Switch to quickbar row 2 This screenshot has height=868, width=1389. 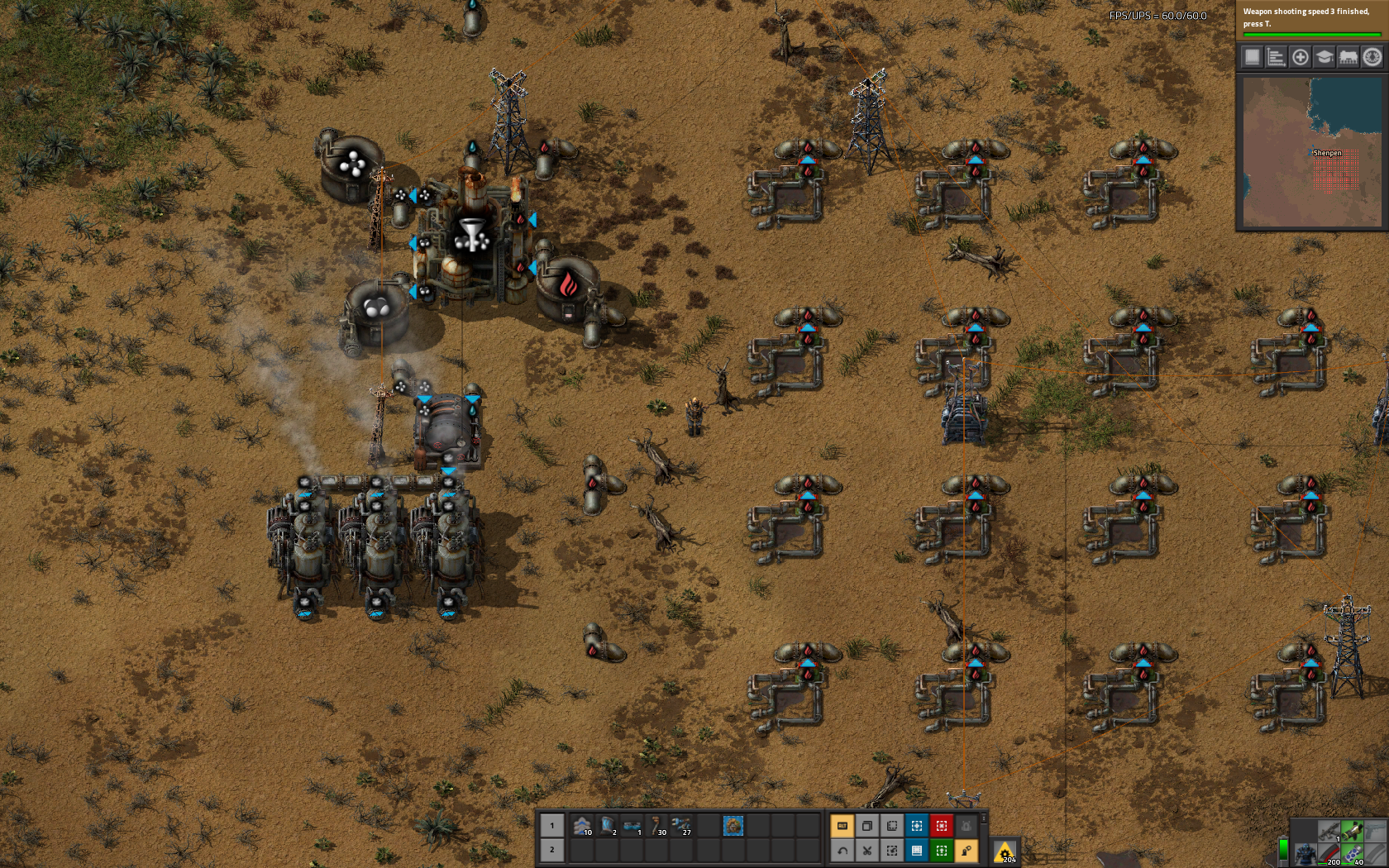(x=552, y=850)
